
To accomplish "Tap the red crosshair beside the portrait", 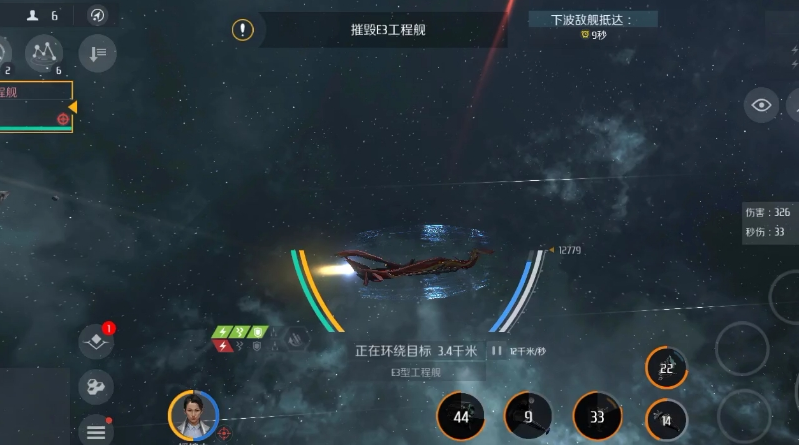I will point(225,433).
